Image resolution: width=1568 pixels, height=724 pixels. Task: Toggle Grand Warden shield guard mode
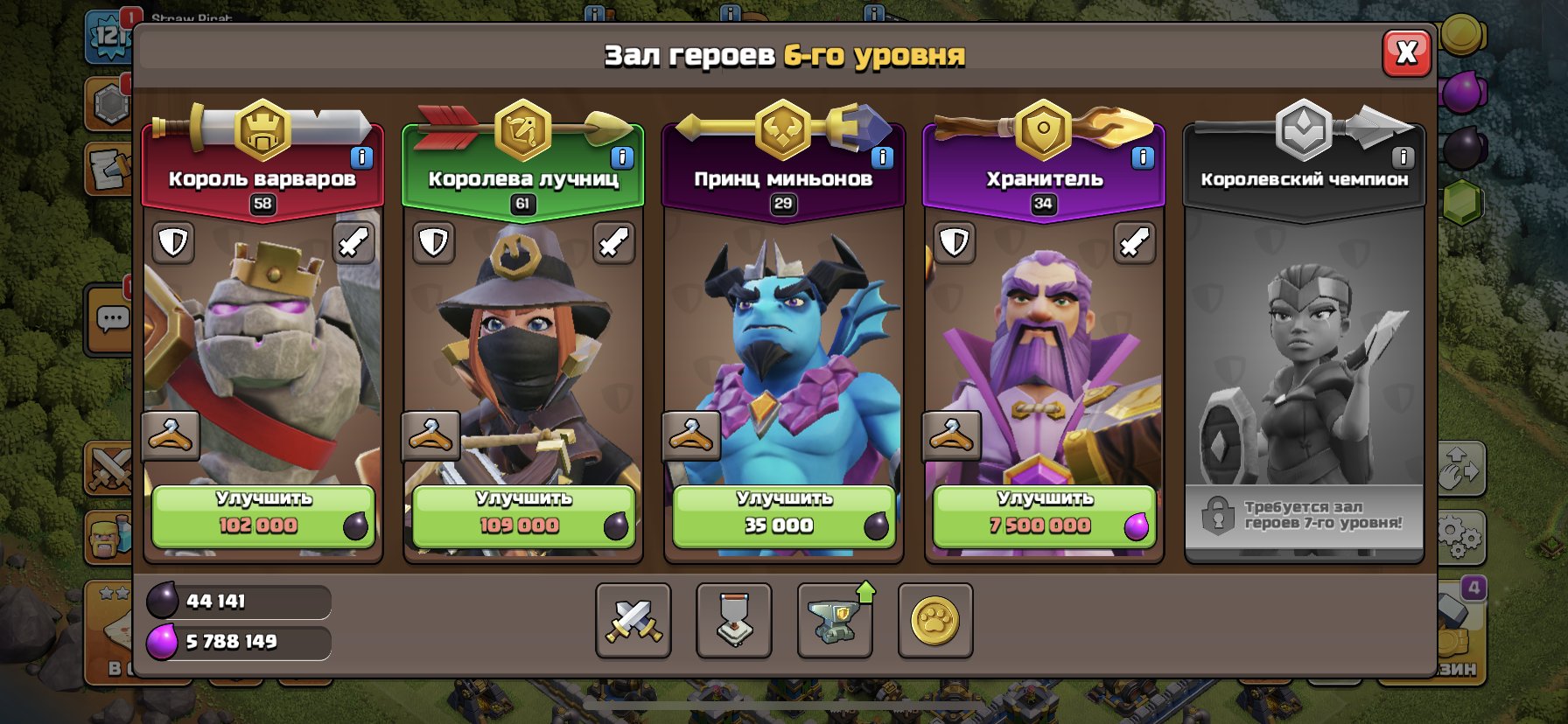pyautogui.click(x=953, y=243)
